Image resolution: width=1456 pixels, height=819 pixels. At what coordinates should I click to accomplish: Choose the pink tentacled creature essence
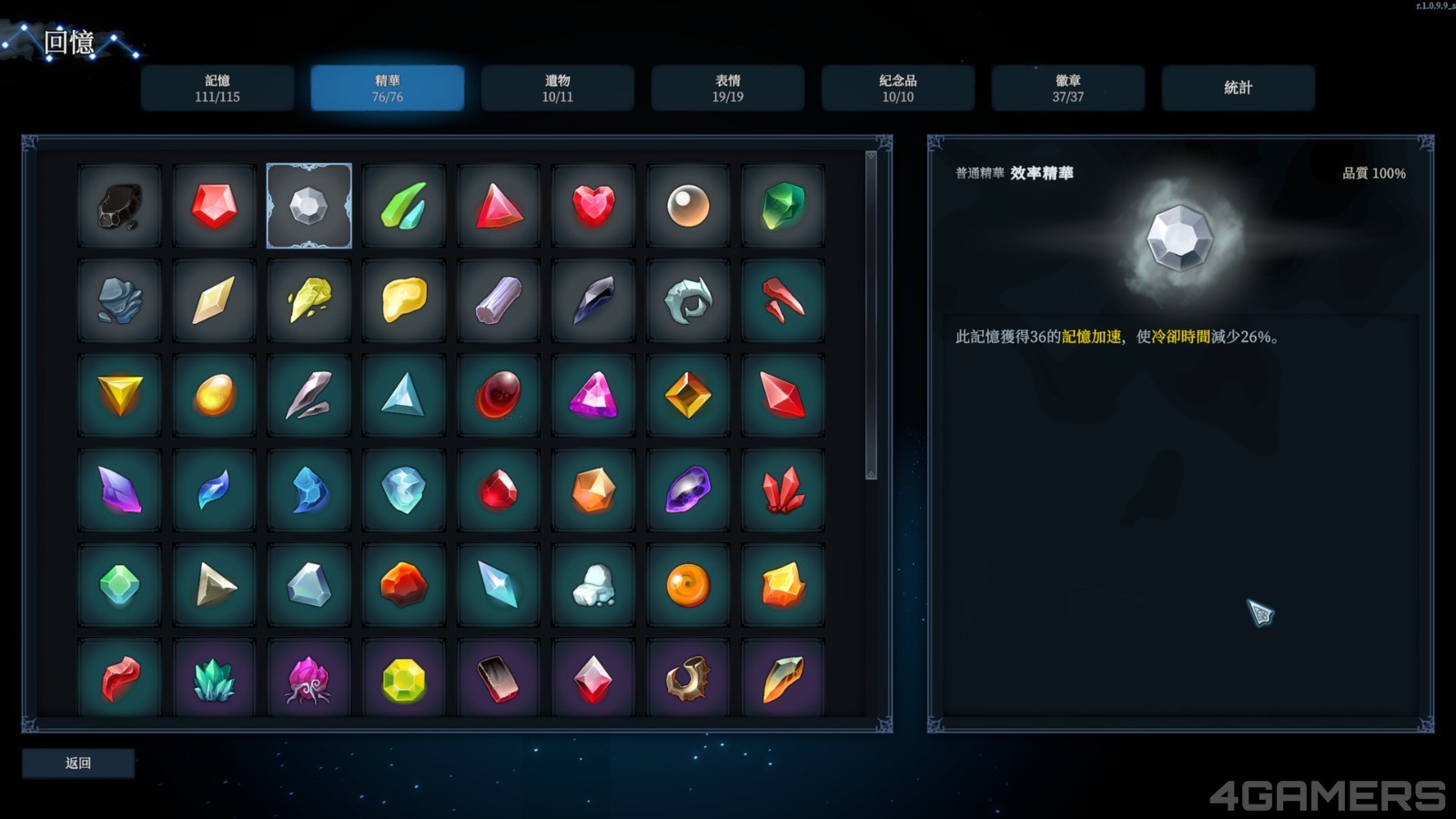tap(309, 680)
